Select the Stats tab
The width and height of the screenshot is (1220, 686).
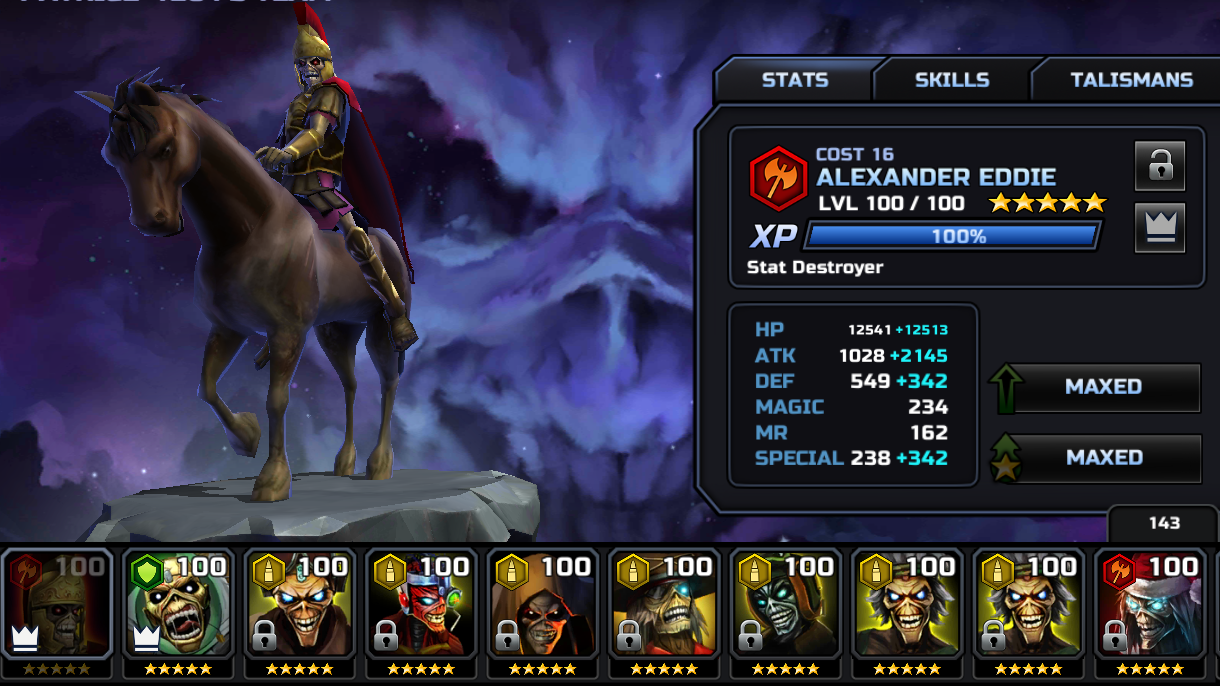tap(795, 80)
